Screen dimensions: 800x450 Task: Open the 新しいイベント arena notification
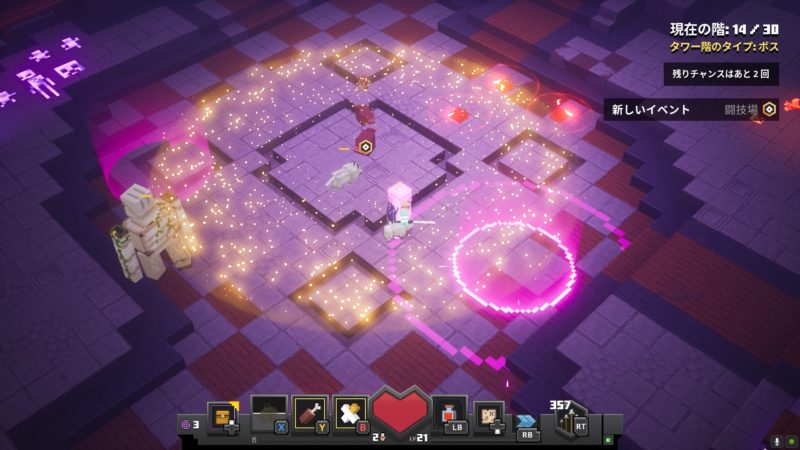pos(691,110)
